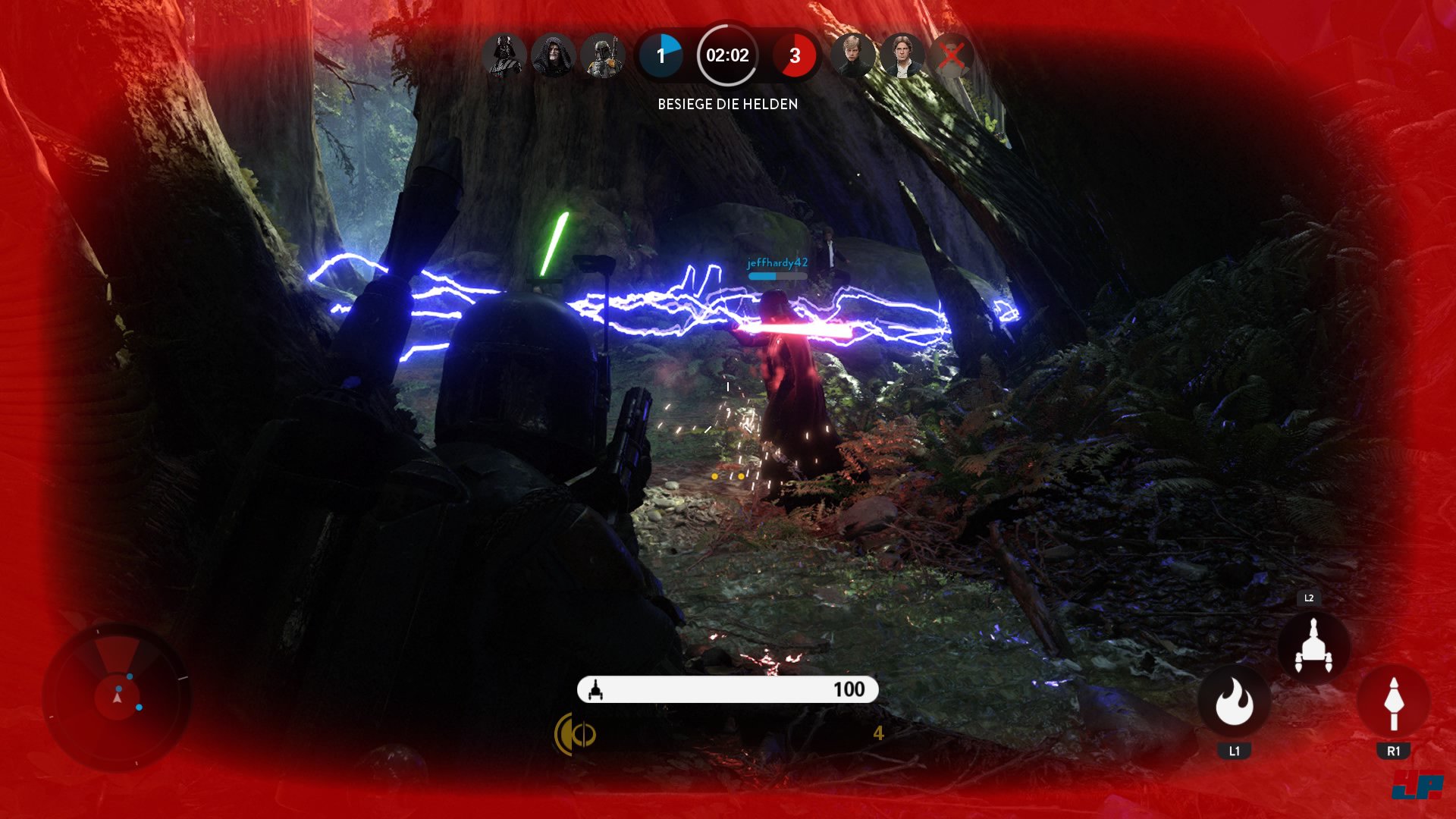Fire the wrist rocket ability
The width and height of the screenshot is (1456, 819).
(1393, 703)
